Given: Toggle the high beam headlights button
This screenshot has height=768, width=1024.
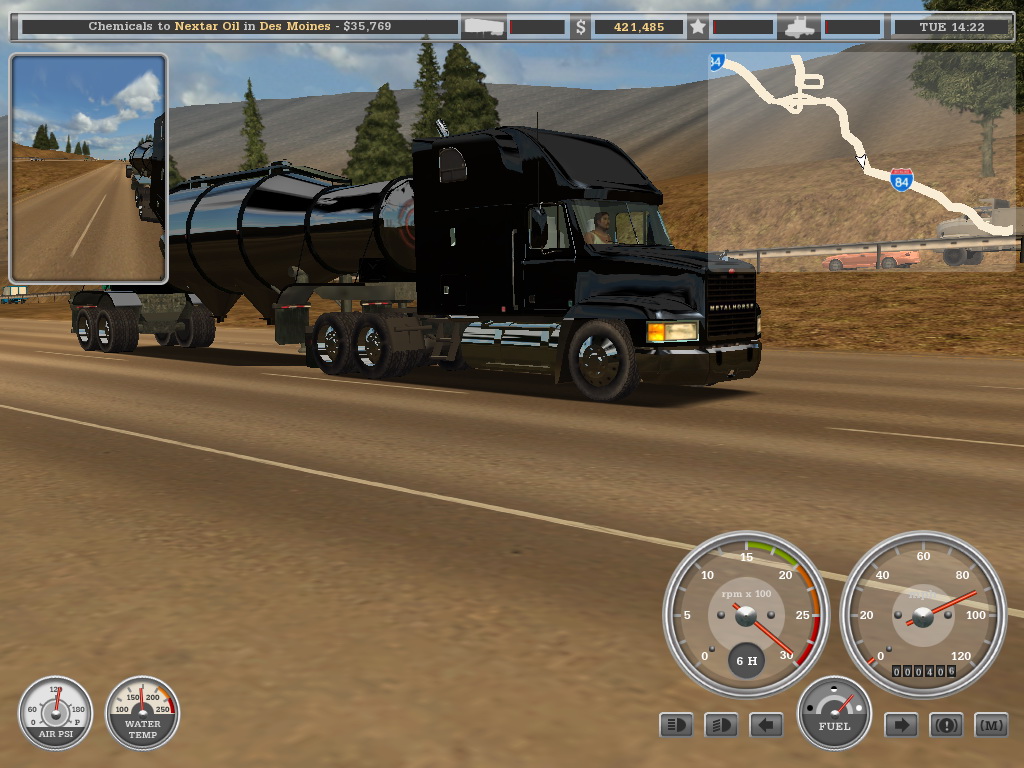Looking at the screenshot, I should click(676, 725).
